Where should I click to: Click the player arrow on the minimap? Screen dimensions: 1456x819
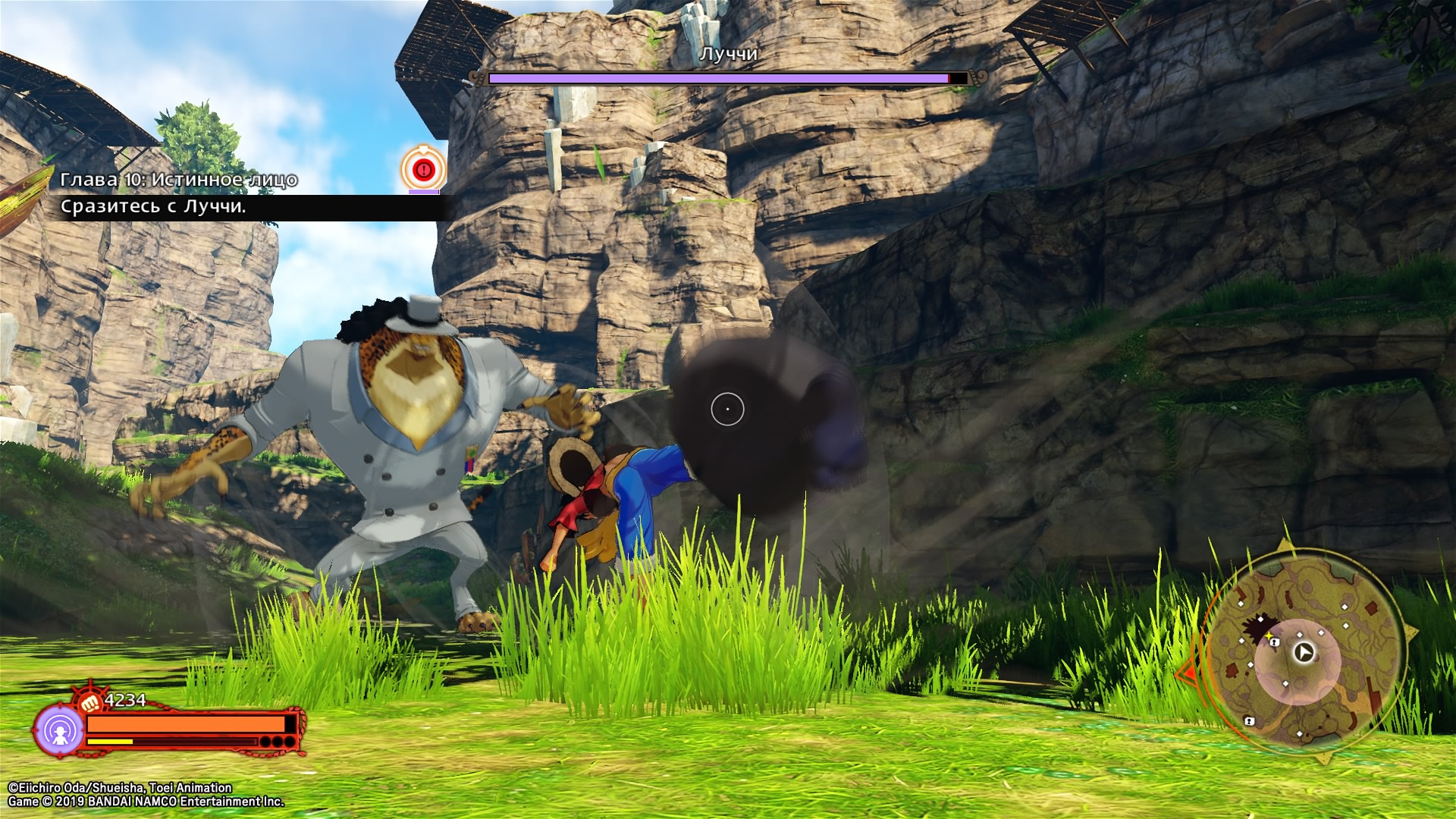pyautogui.click(x=1304, y=652)
